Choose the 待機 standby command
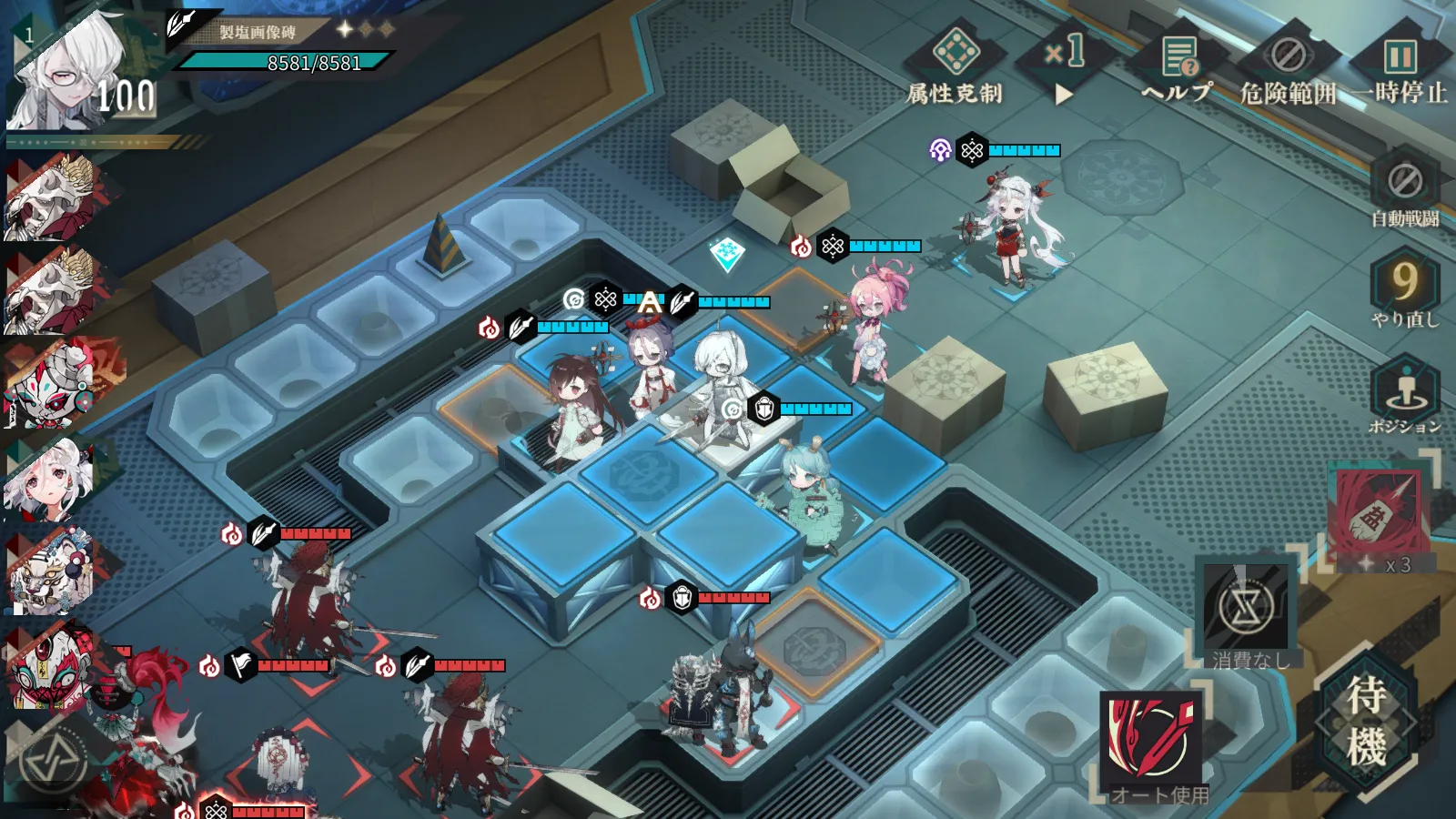The width and height of the screenshot is (1456, 819). pyautogui.click(x=1366, y=723)
